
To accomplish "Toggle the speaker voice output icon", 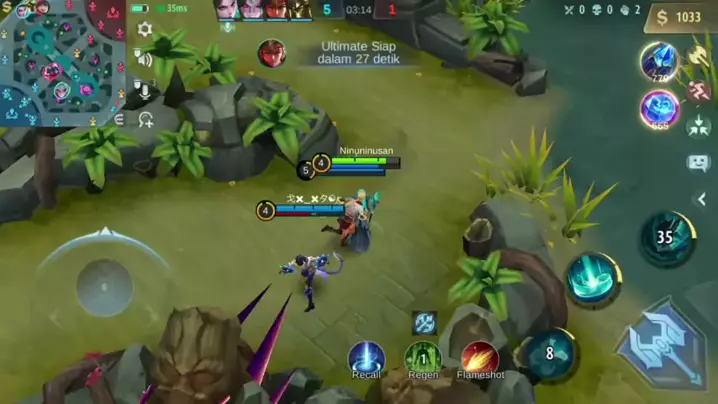I will click(145, 60).
